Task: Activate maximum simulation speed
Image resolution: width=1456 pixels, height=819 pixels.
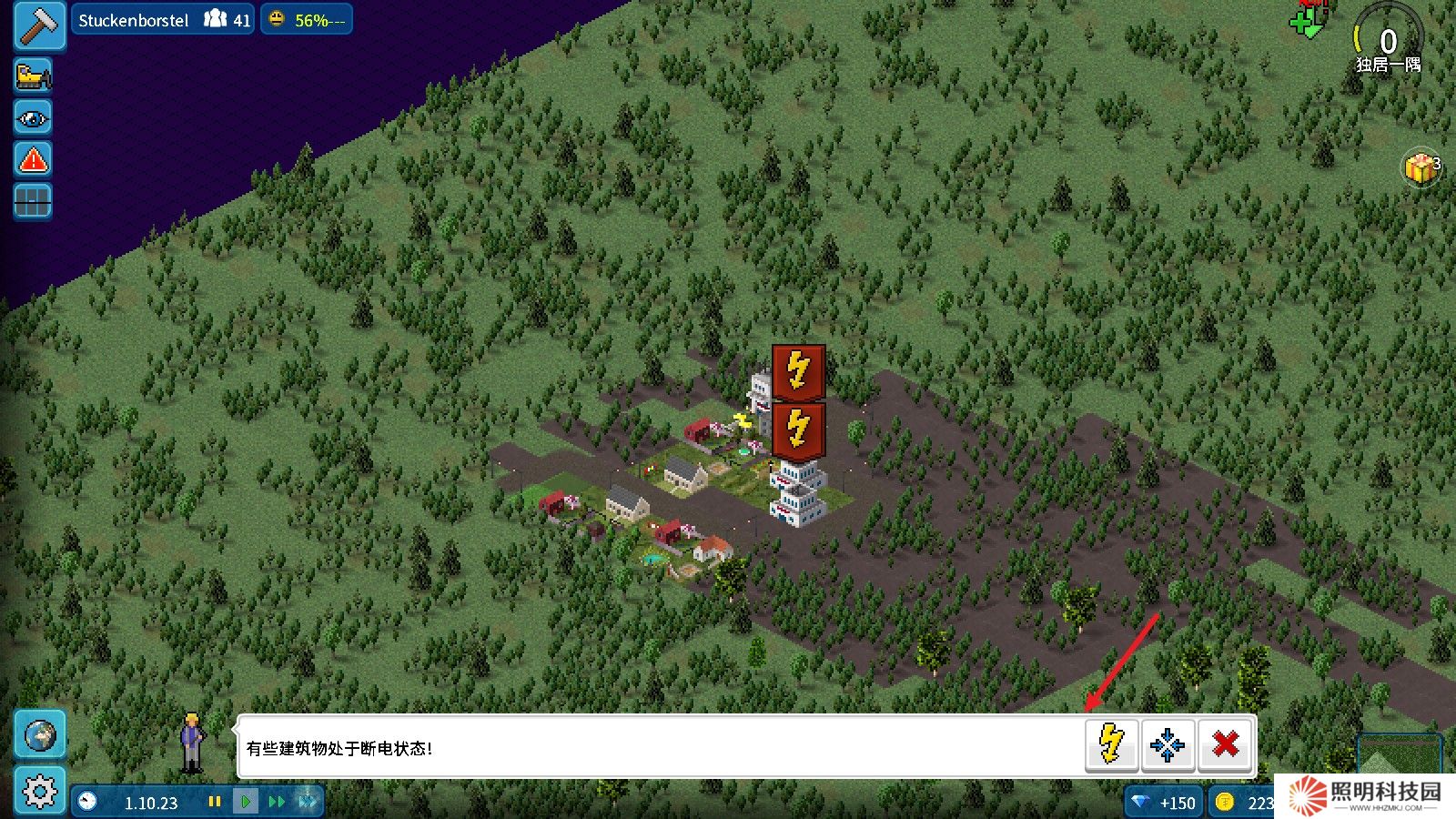Action: tap(308, 802)
